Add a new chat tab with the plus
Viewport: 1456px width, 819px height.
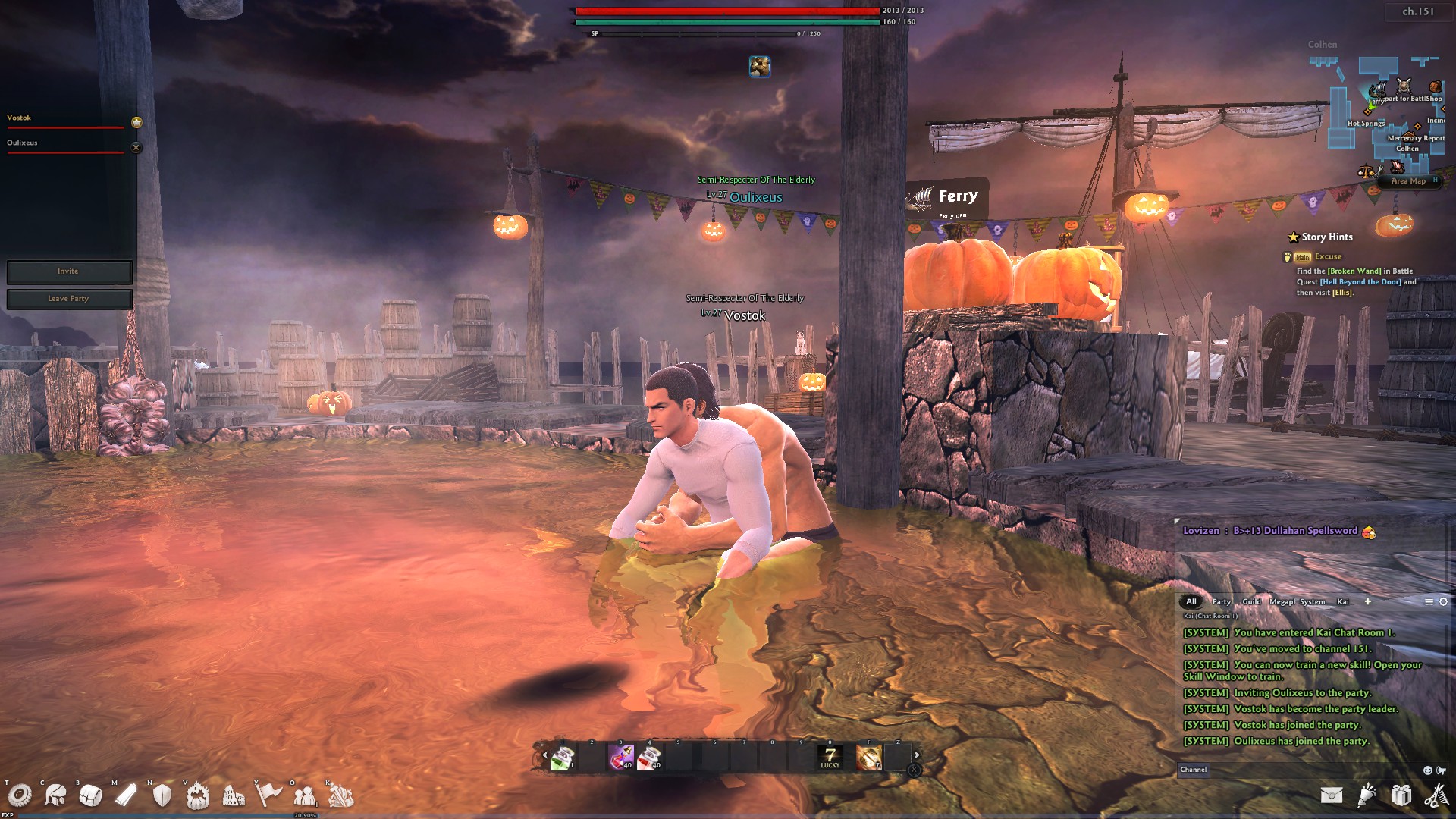point(1368,601)
